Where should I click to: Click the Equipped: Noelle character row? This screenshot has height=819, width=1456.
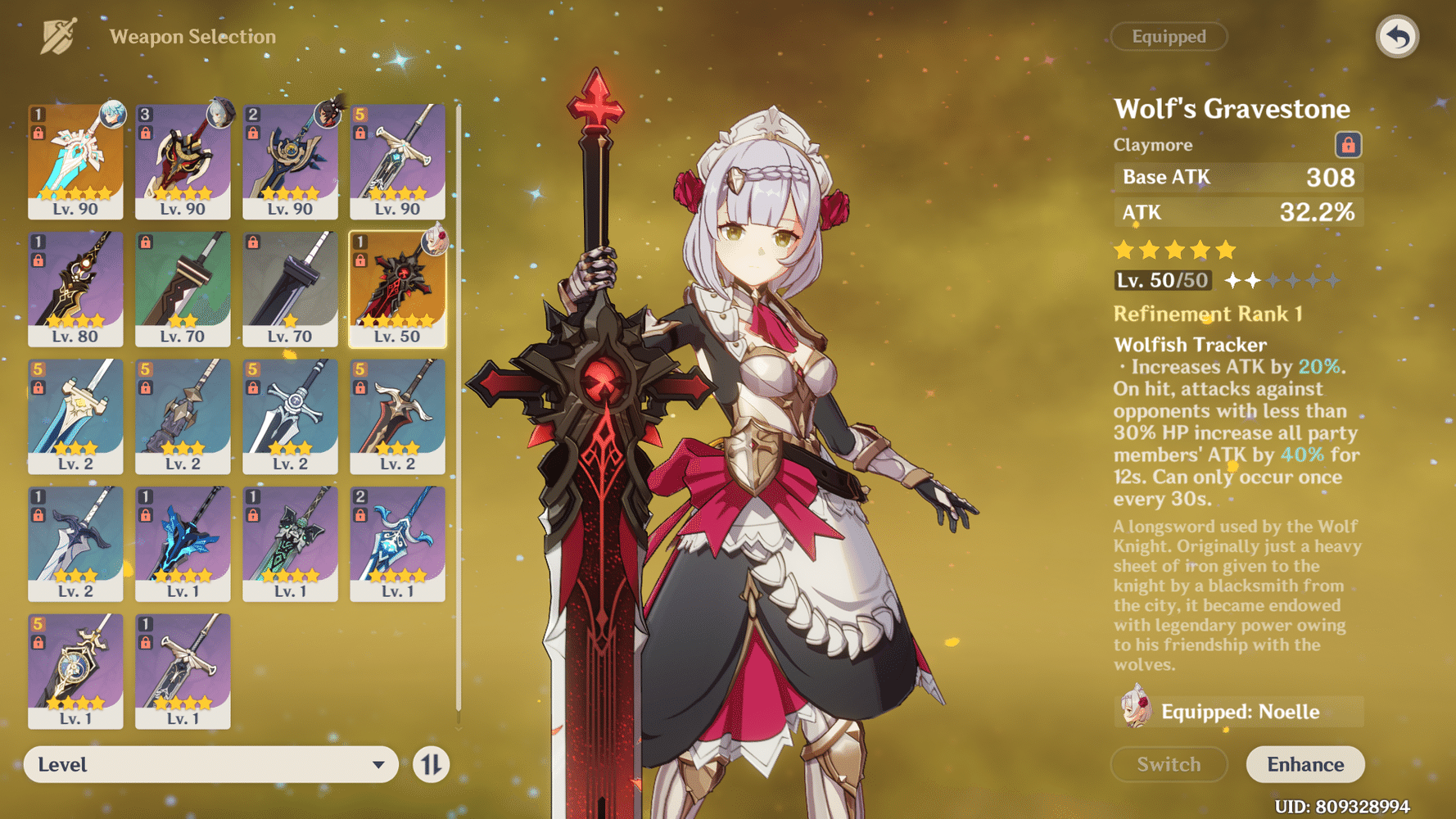tap(1238, 711)
